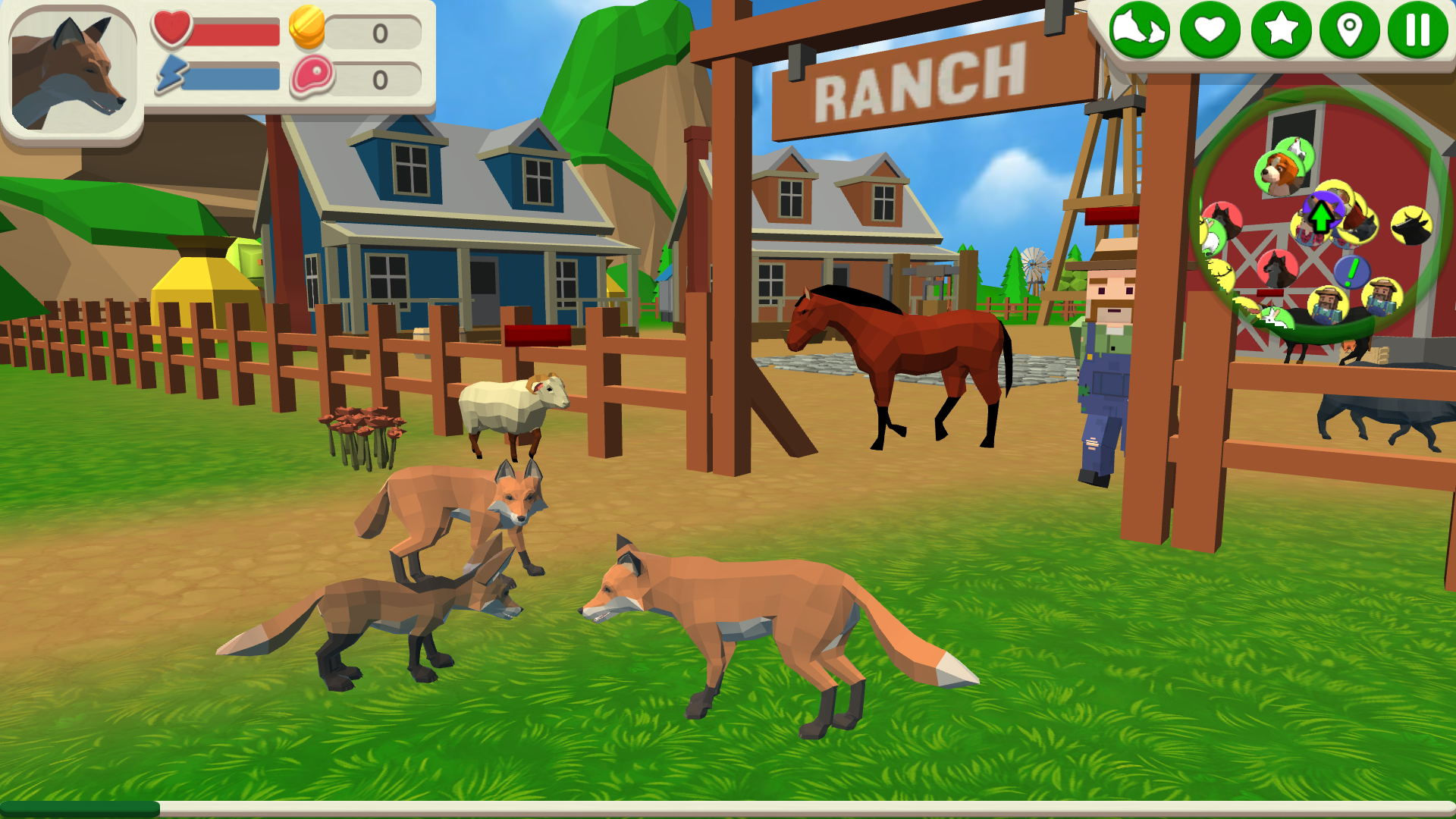Viewport: 1456px width, 819px height.
Task: Click the green chicken marker on the minimap
Action: tap(1296, 147)
